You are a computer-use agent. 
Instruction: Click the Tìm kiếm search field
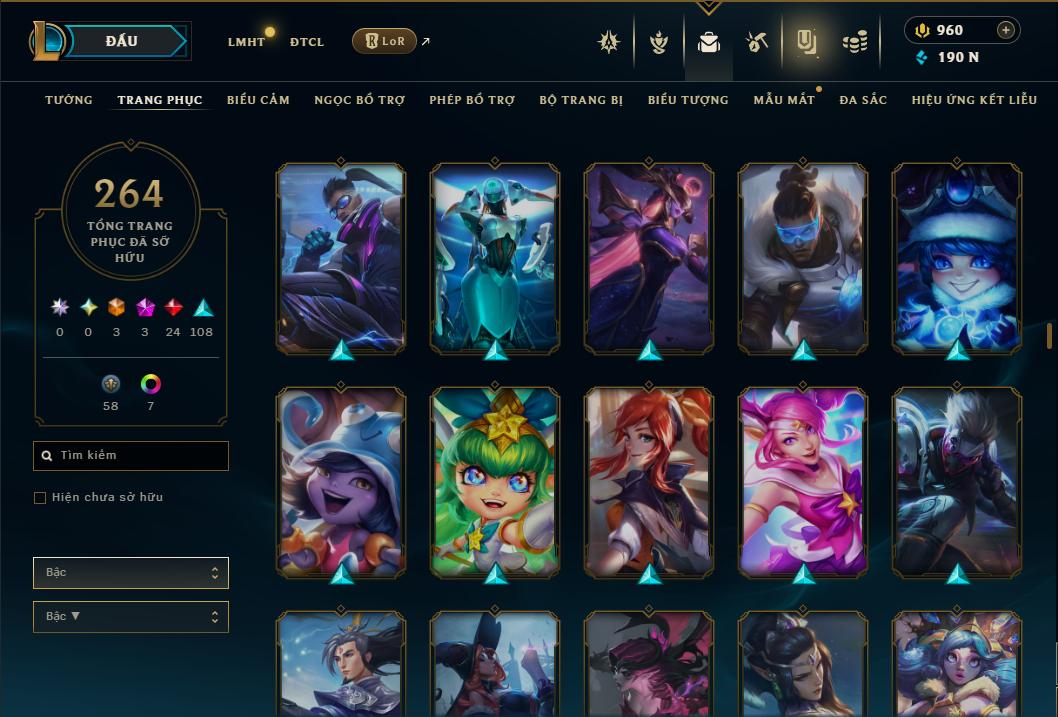[131, 456]
